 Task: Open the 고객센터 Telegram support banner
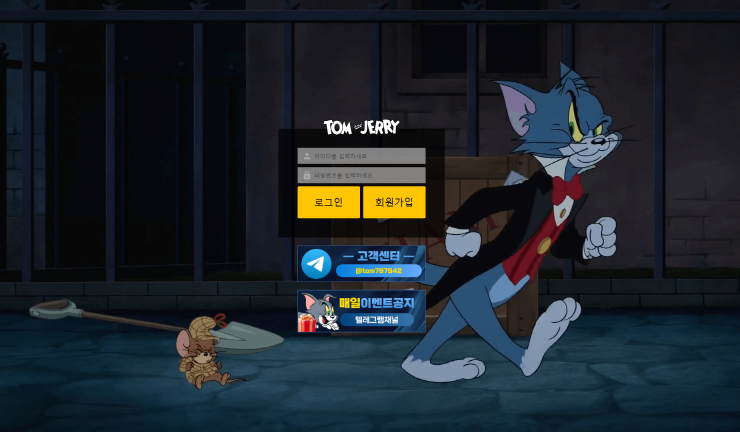point(361,263)
